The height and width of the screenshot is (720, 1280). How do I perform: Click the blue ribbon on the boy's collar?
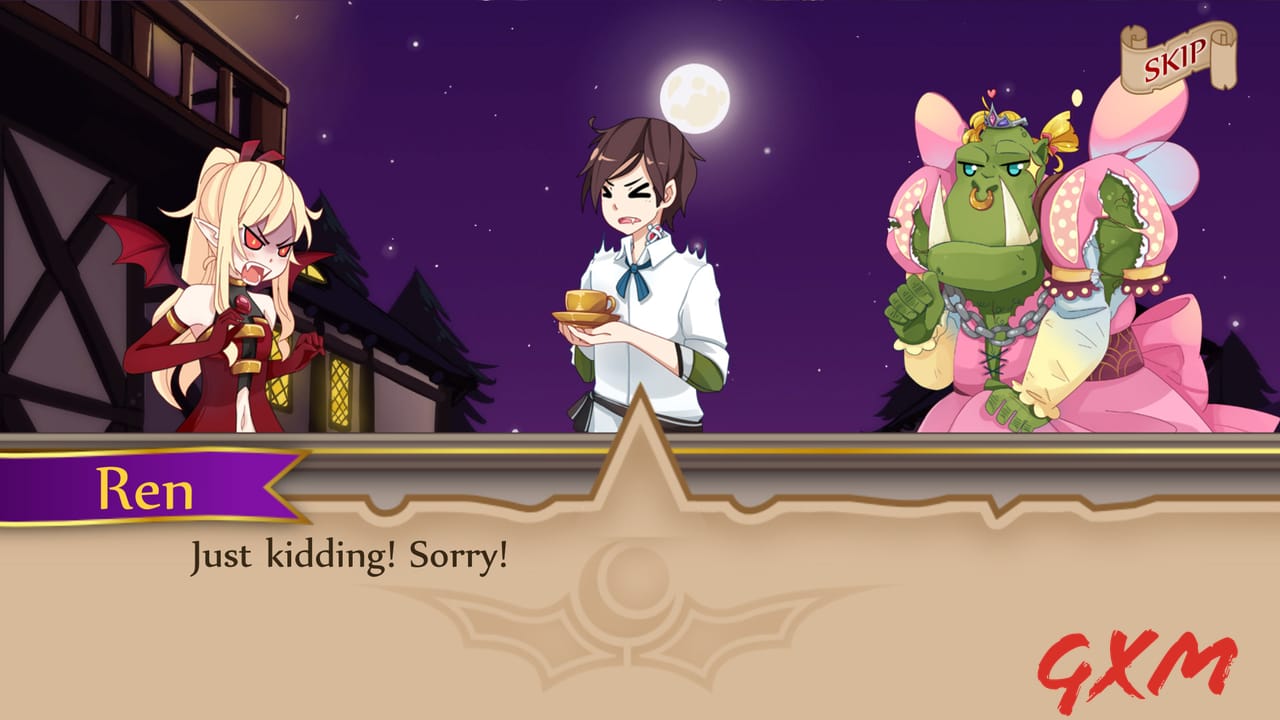633,268
